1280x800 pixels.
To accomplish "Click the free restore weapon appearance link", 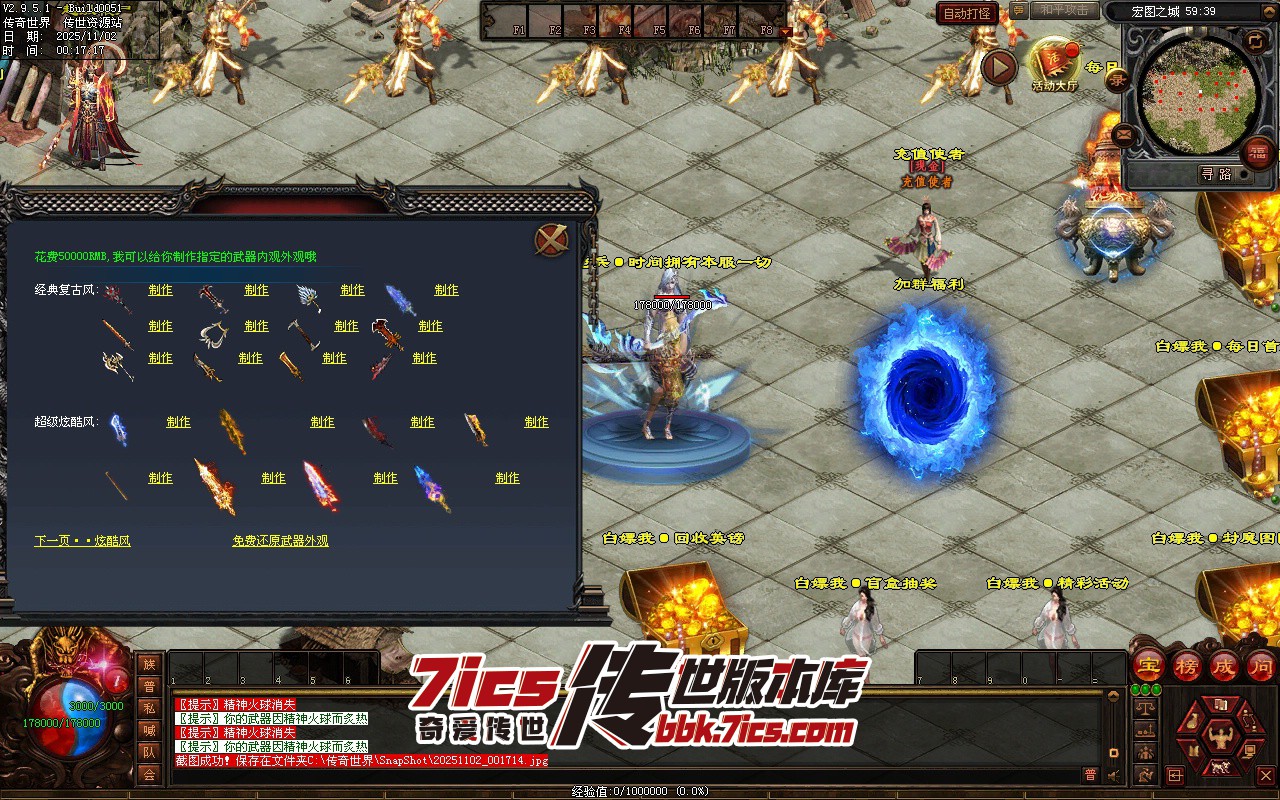I will click(x=280, y=541).
